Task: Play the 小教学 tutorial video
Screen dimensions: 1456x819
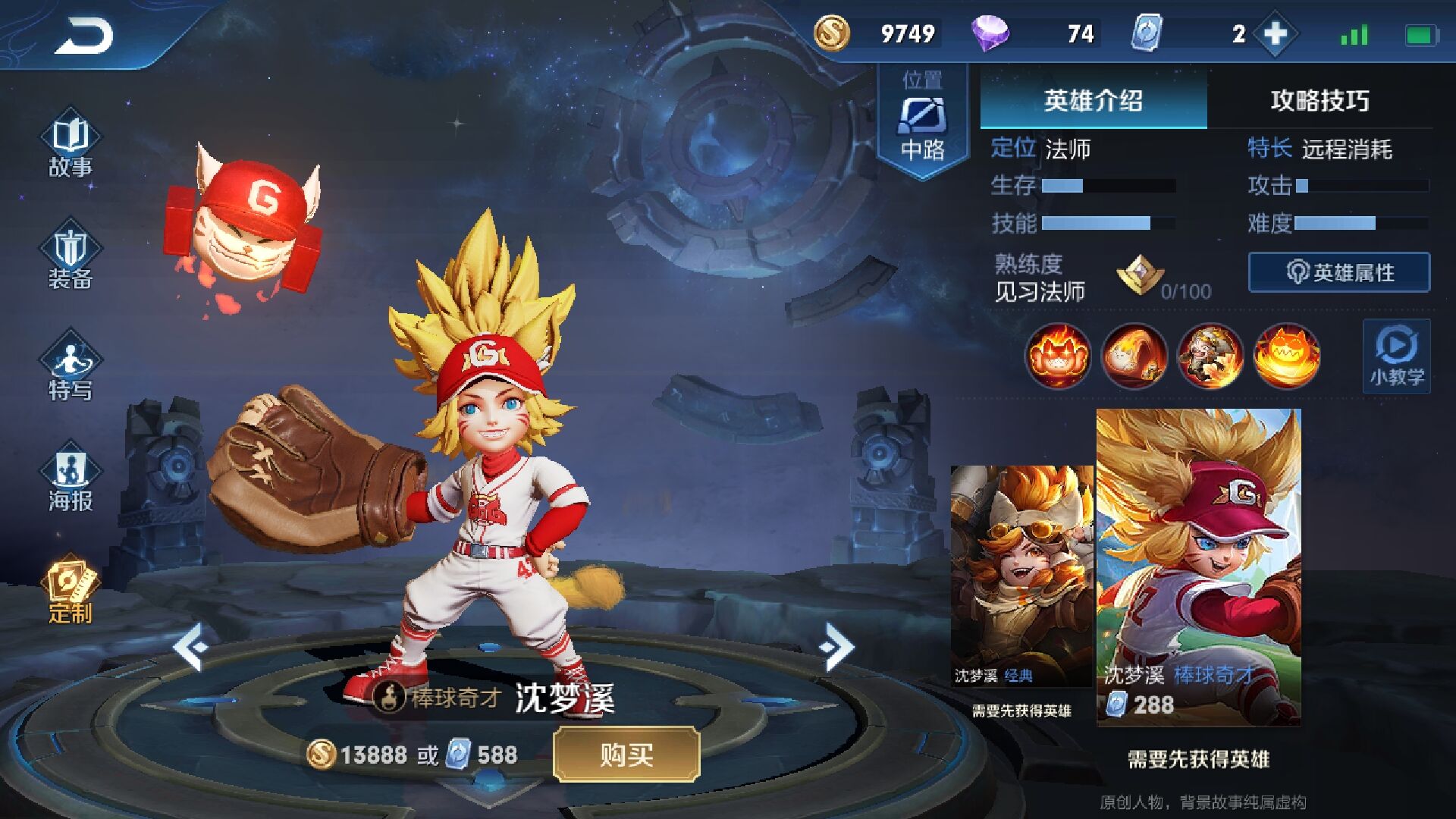Action: coord(1396,356)
